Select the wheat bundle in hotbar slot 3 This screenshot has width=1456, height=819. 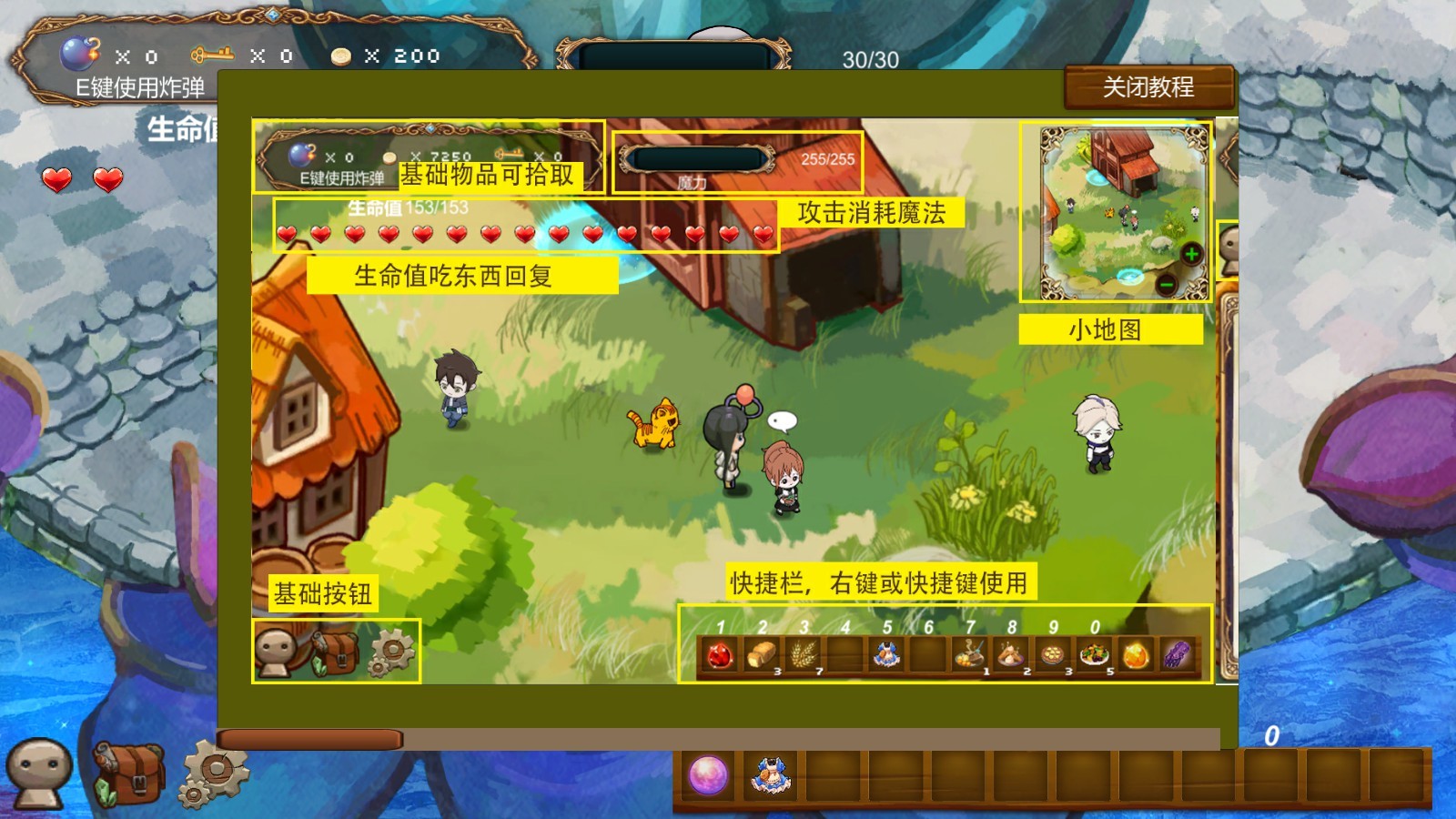(x=804, y=653)
